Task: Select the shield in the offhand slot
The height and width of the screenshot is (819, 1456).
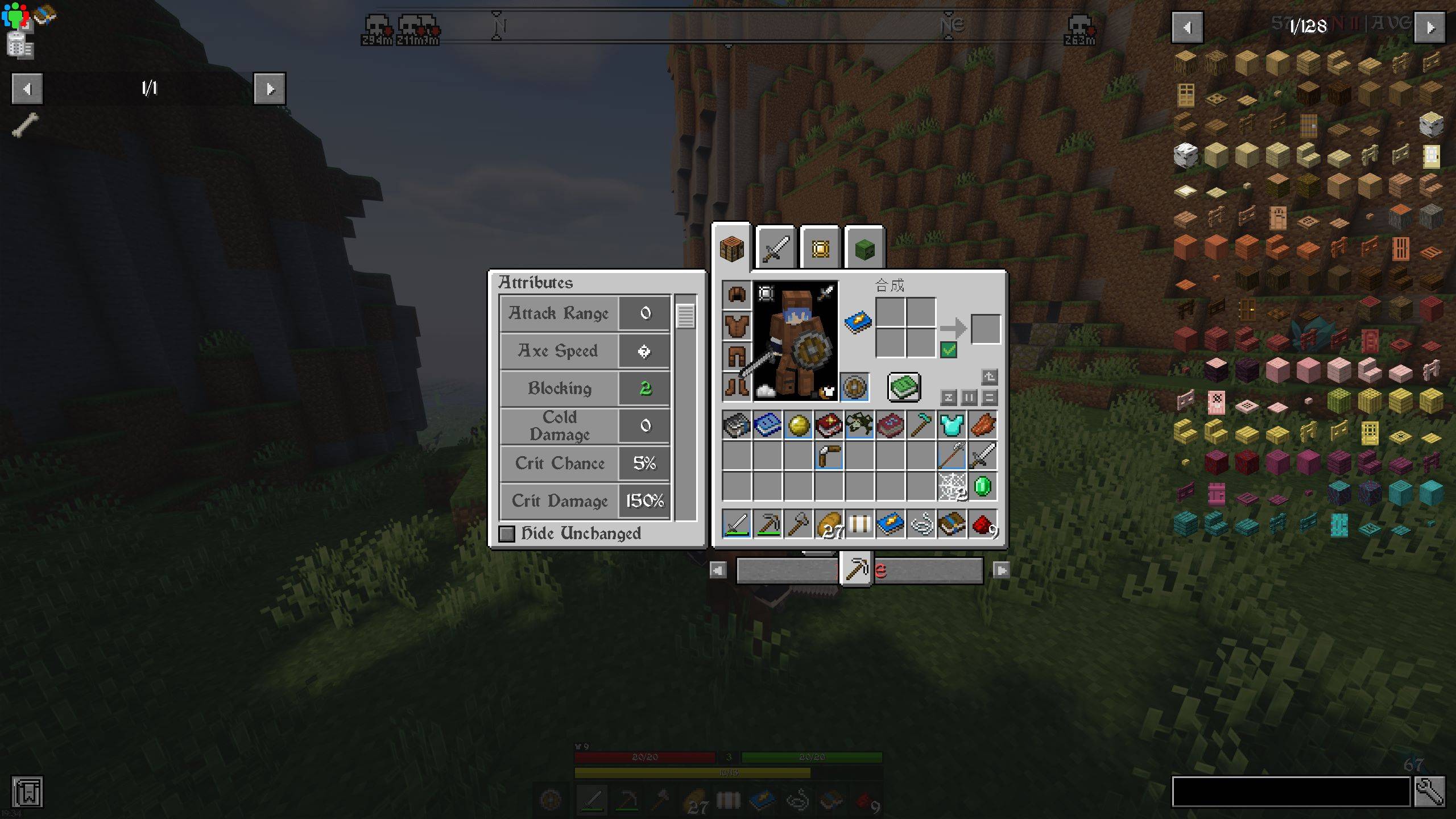Action: 854,387
